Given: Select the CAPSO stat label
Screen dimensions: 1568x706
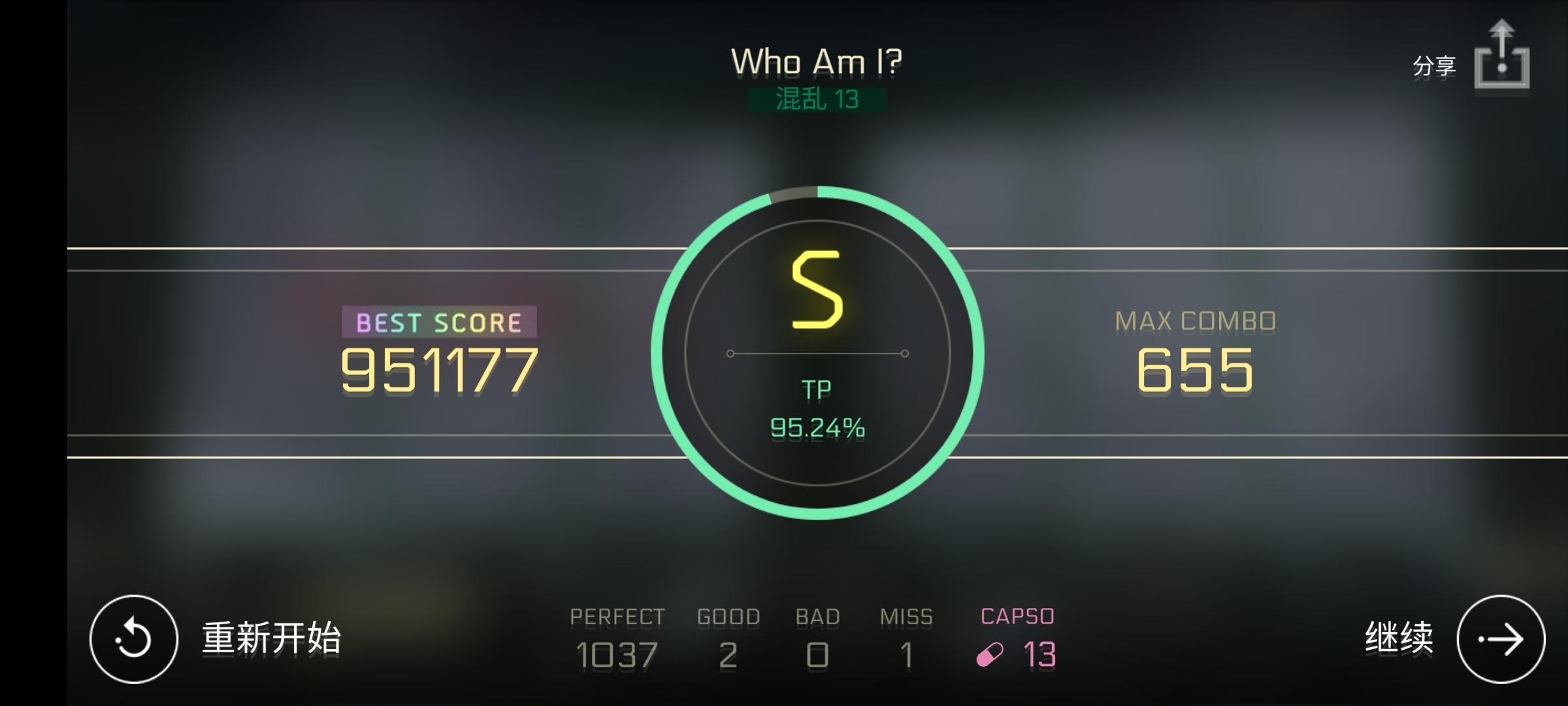Looking at the screenshot, I should tap(1017, 614).
